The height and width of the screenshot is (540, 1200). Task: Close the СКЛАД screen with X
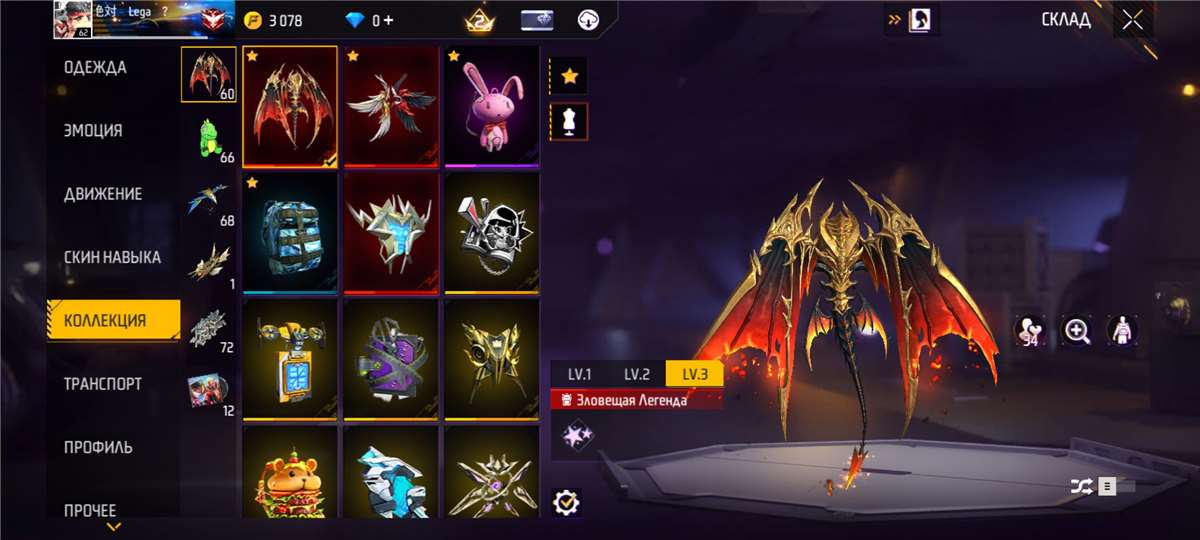pyautogui.click(x=1132, y=19)
